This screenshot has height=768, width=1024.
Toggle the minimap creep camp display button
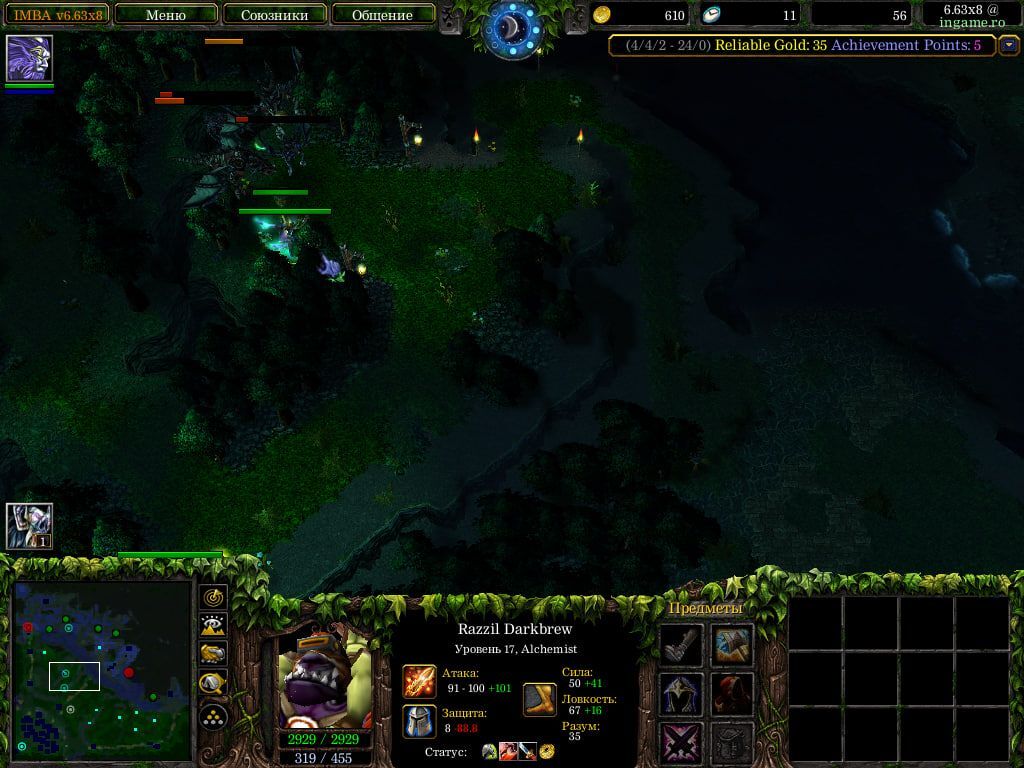[213, 684]
